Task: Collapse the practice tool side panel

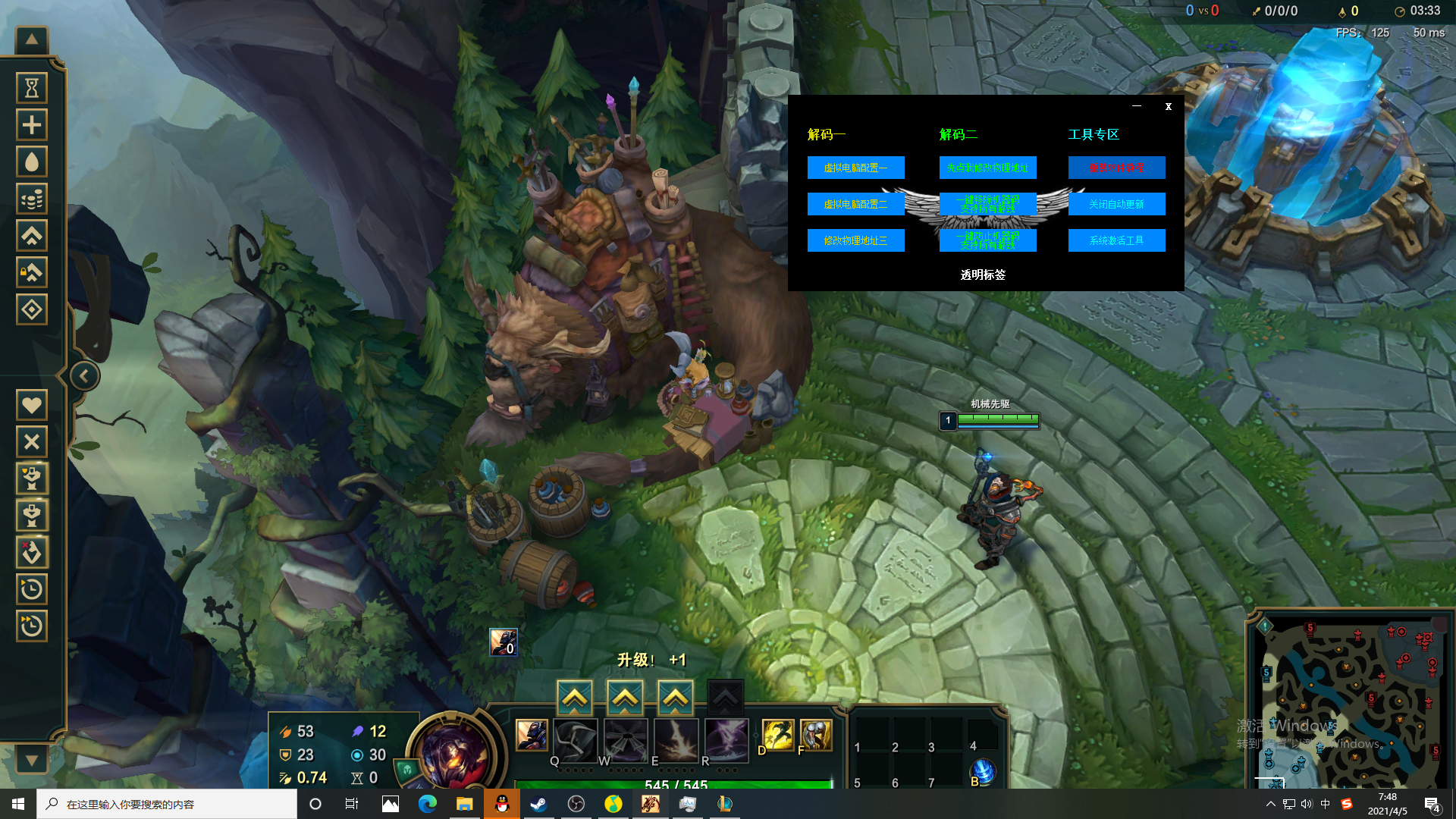Action: pos(84,375)
